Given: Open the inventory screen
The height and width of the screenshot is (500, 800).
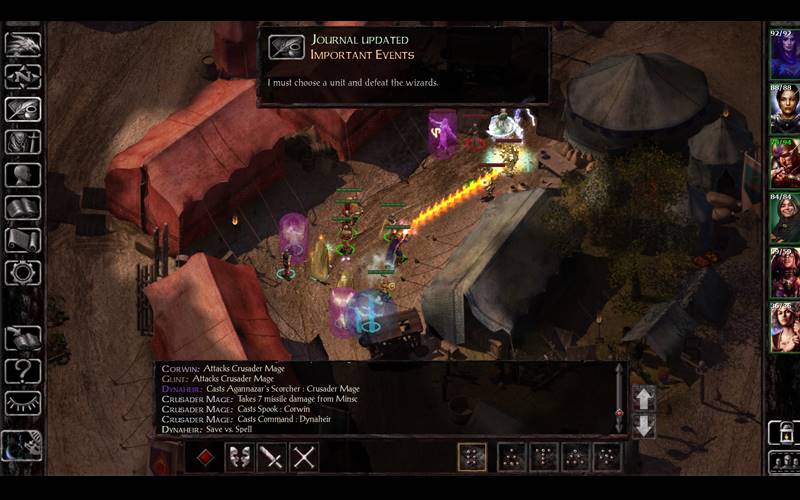Looking at the screenshot, I should coord(22,142).
